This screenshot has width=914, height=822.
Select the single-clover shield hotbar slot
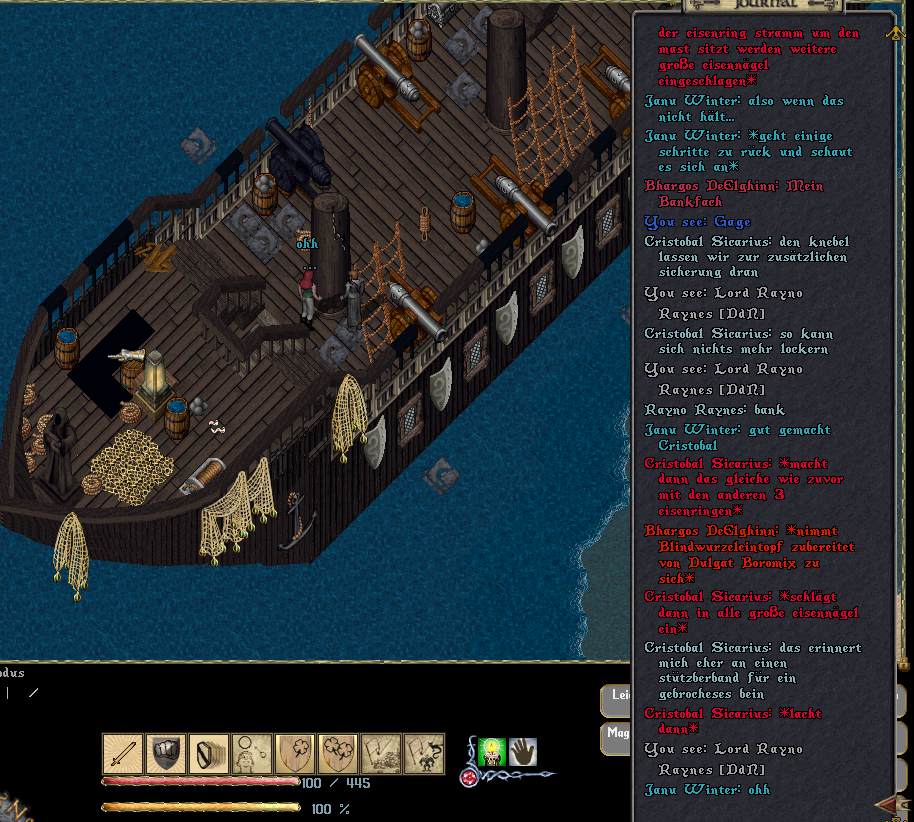295,754
